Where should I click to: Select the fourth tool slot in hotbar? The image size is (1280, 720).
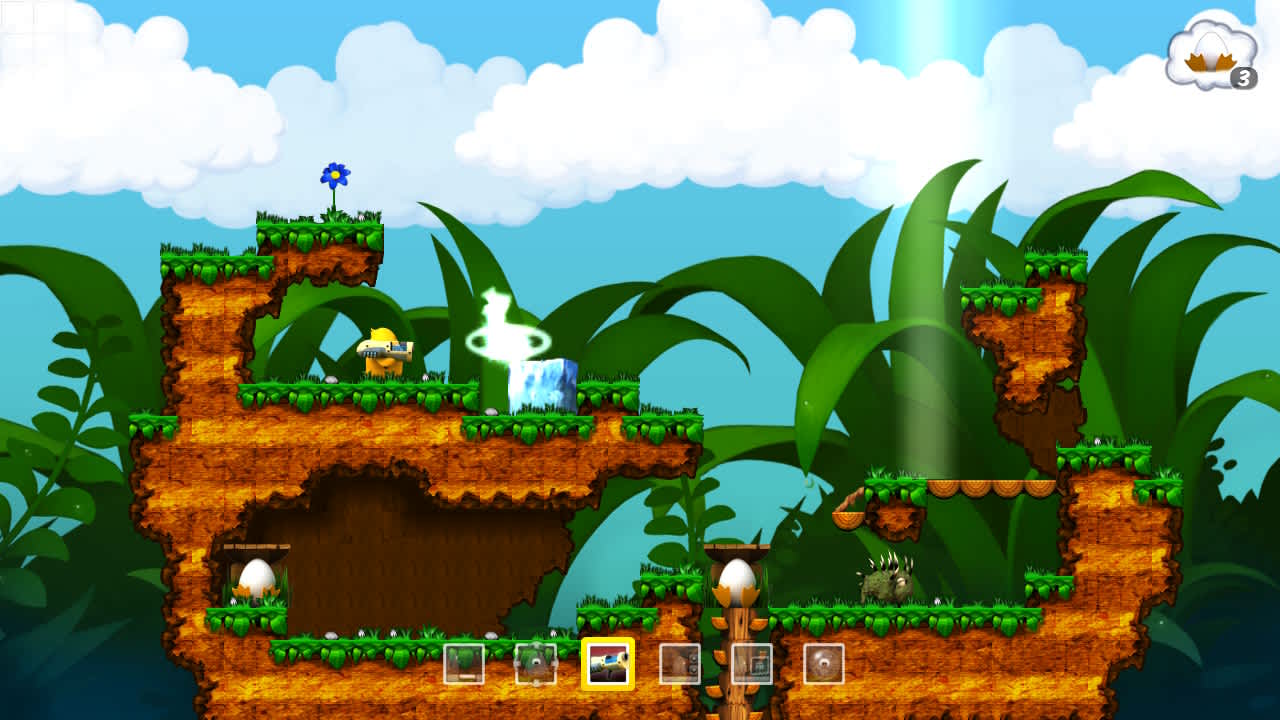click(x=678, y=663)
